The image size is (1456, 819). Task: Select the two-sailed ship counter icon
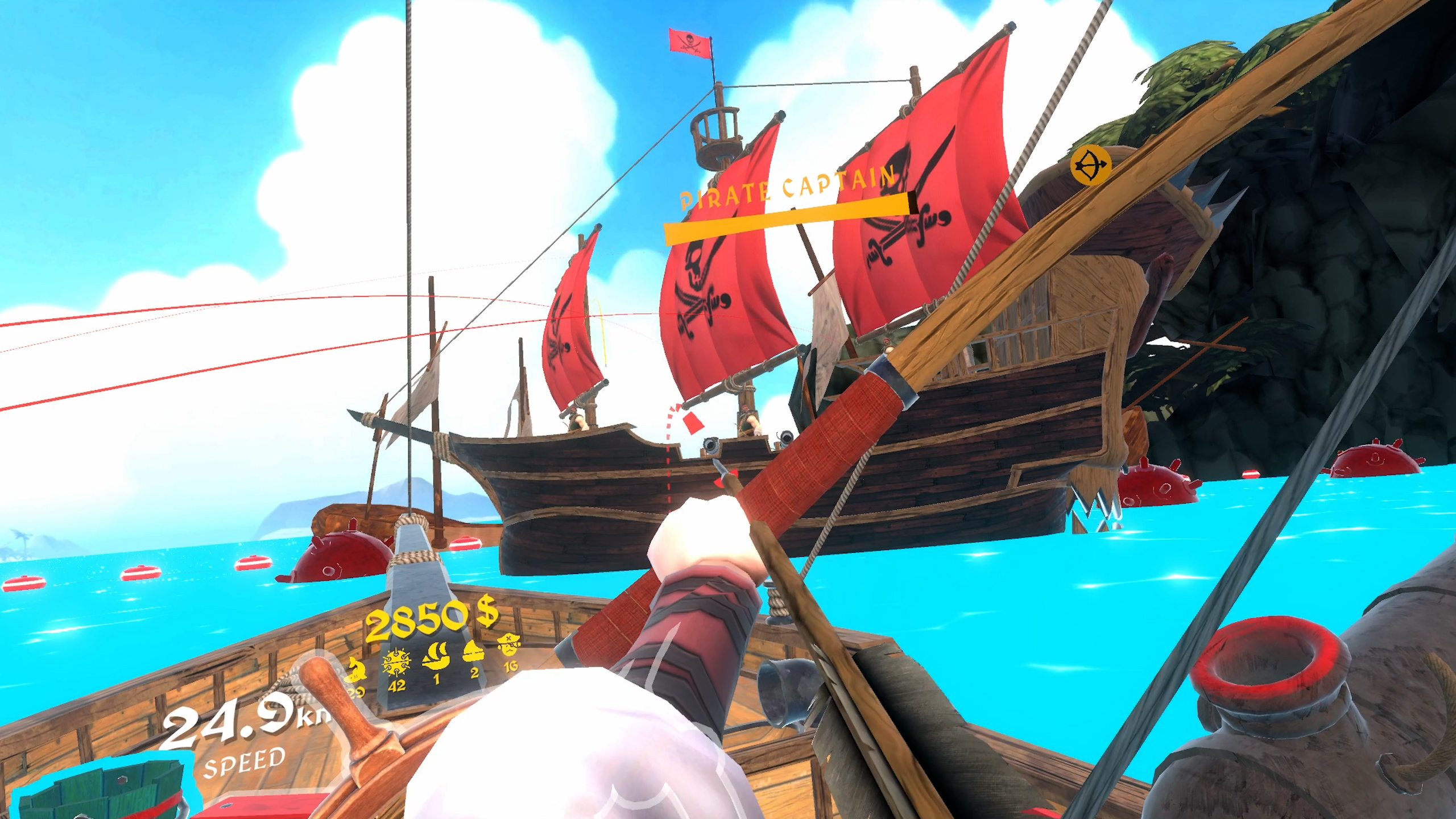click(436, 656)
